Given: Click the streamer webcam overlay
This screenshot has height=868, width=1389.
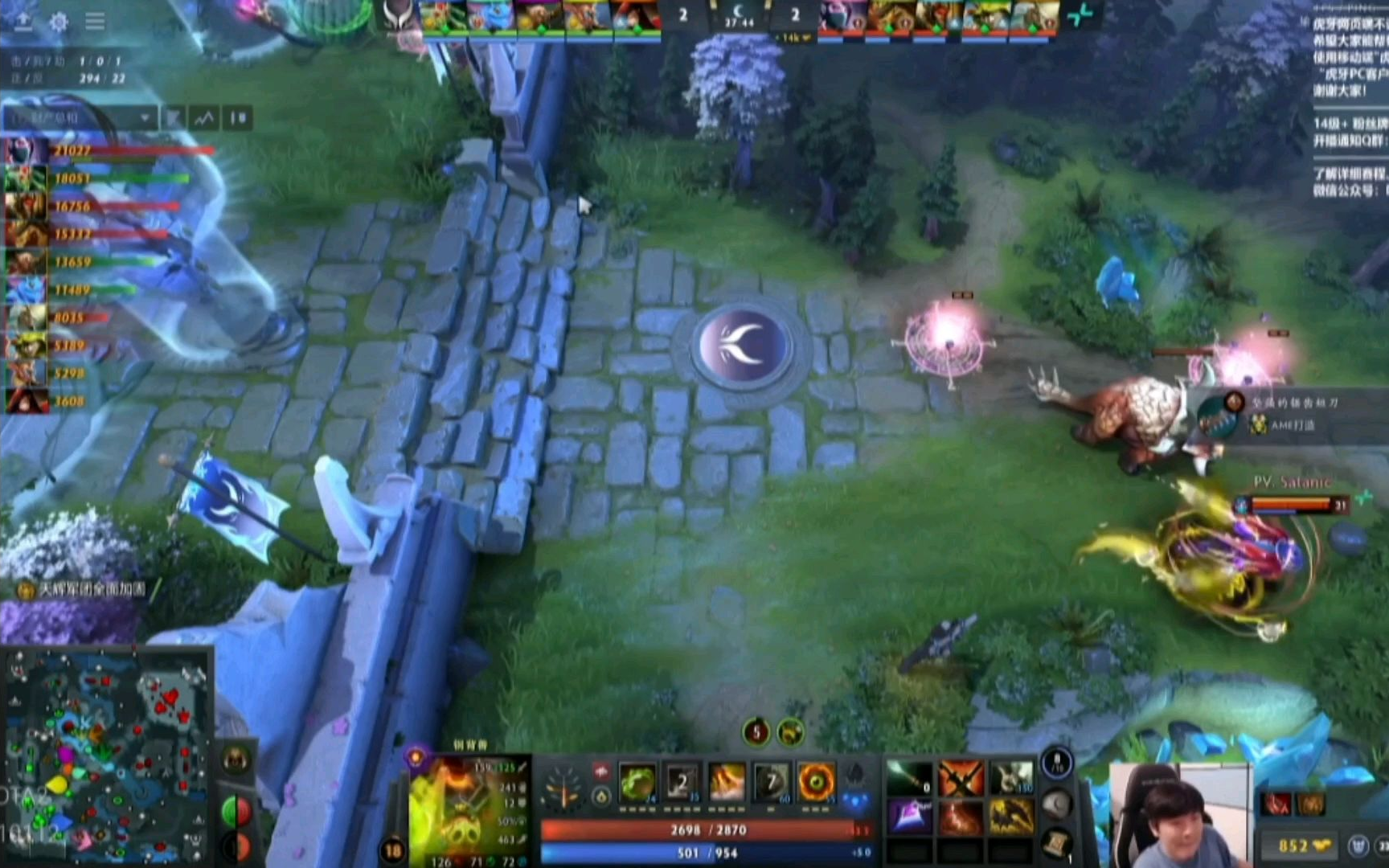Looking at the screenshot, I should tap(1179, 815).
